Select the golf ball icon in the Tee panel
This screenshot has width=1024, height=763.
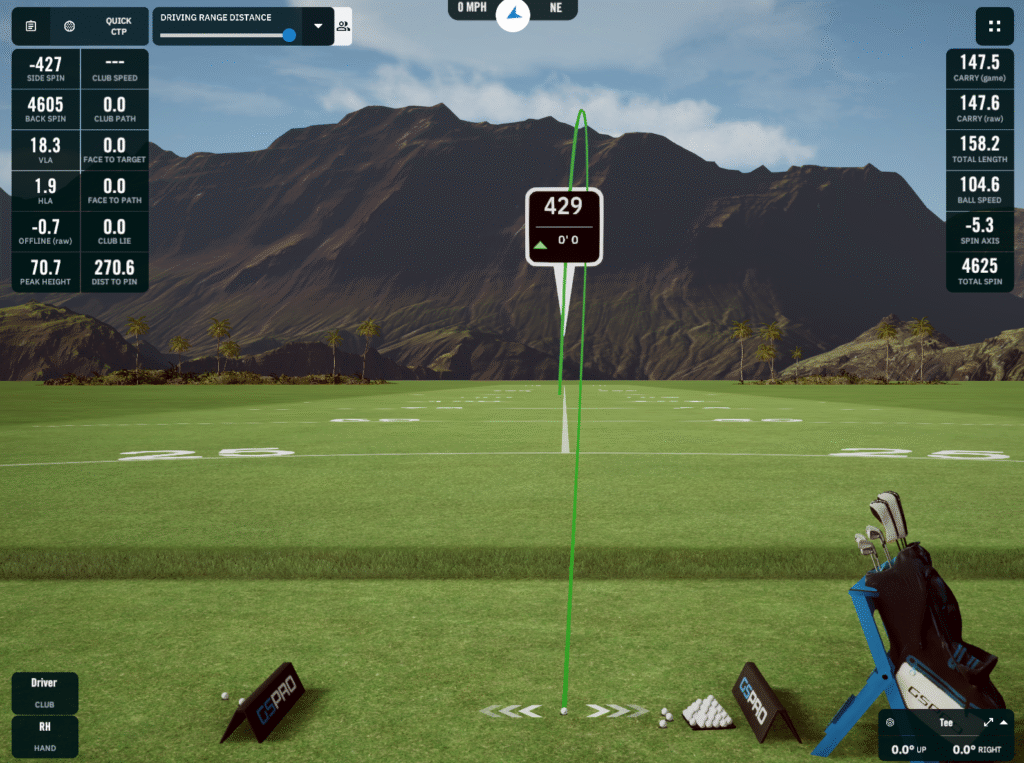tap(890, 721)
